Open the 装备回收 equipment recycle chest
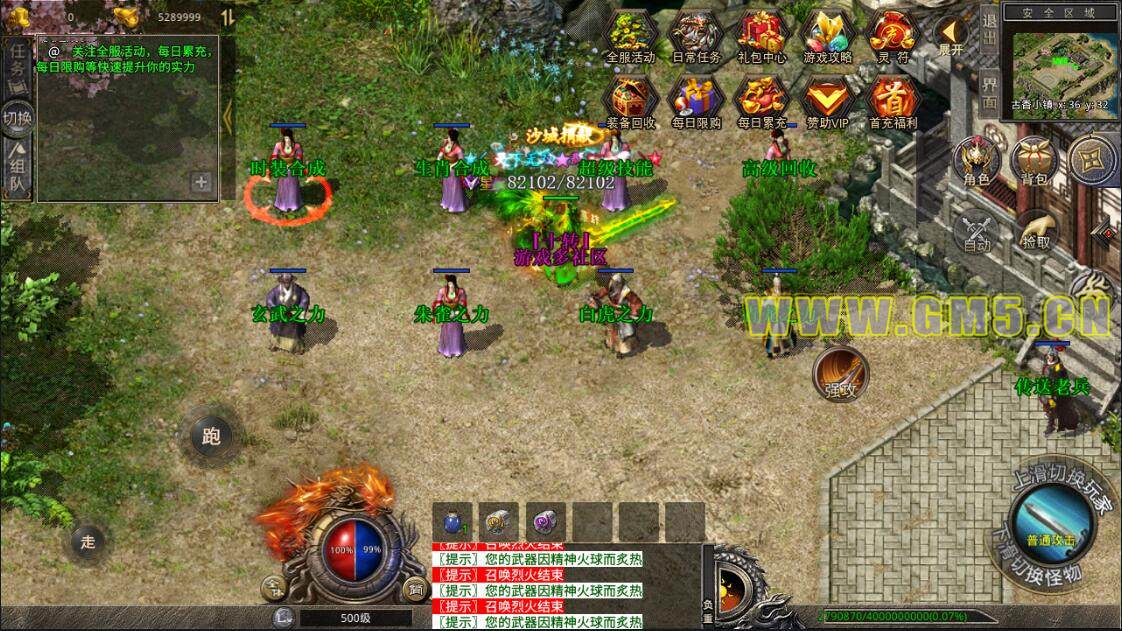 [630, 99]
